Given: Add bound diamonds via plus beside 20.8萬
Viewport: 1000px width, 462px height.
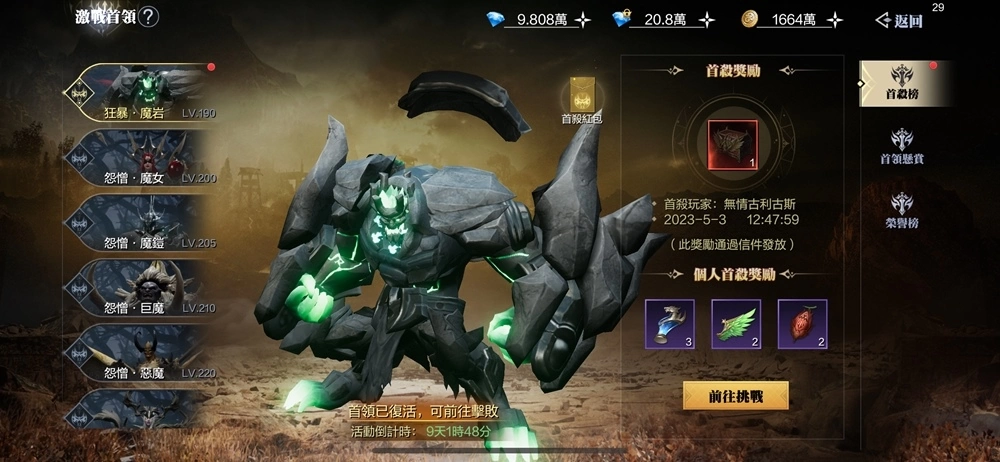Looking at the screenshot, I should (706, 19).
